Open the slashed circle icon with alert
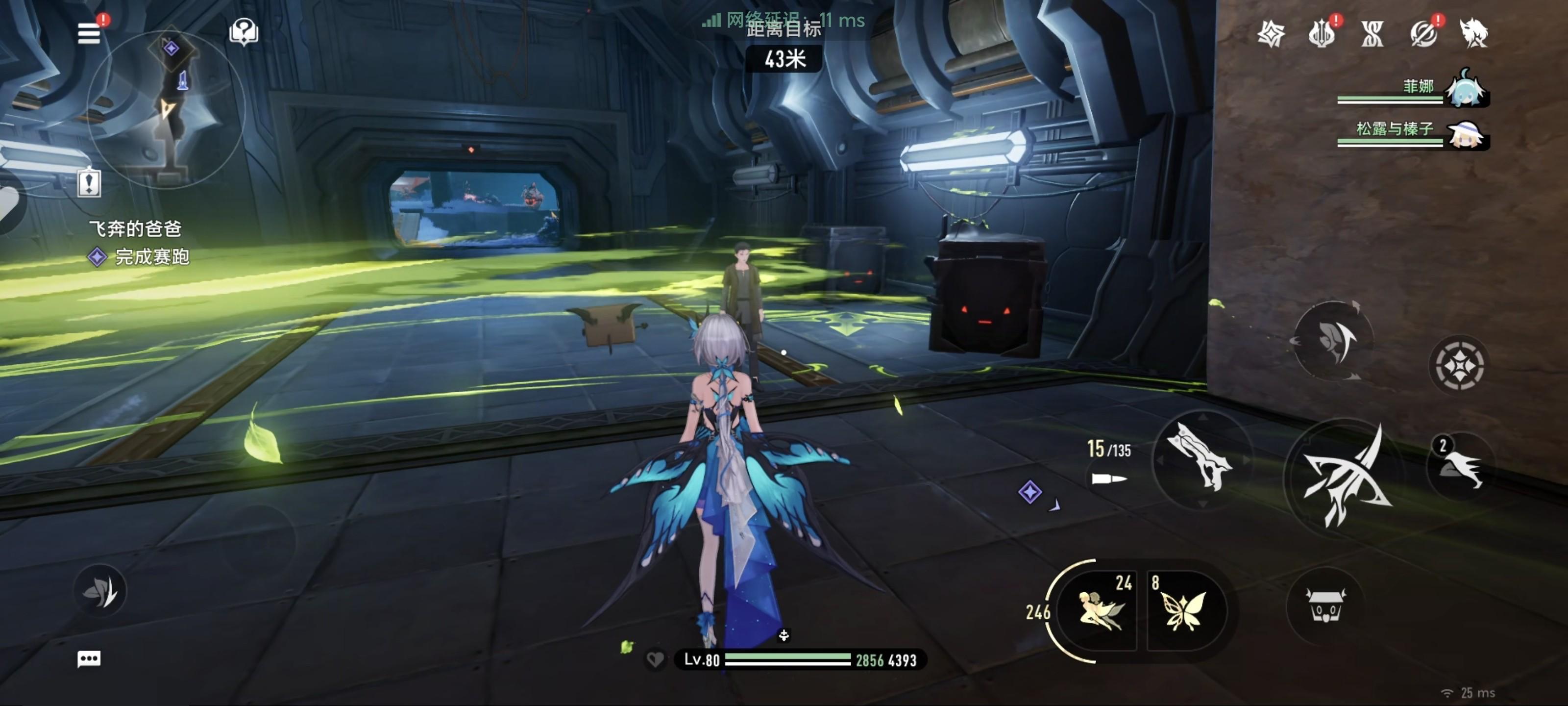This screenshot has width=1568, height=706. 1423,33
